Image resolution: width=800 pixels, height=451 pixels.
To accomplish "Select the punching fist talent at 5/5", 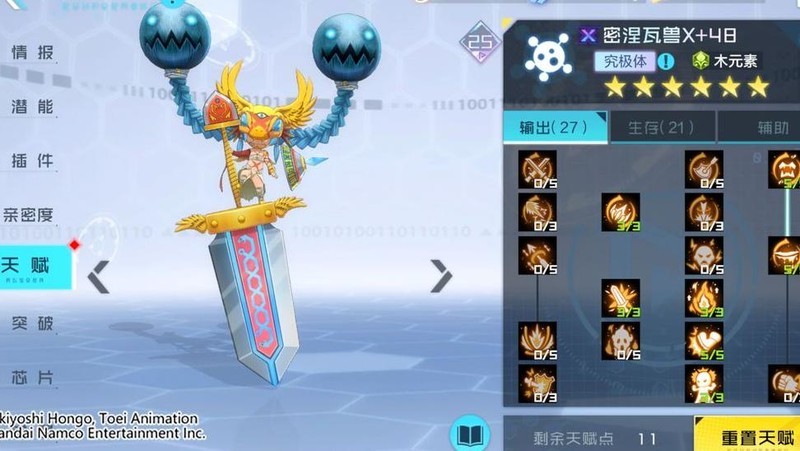I will (x=704, y=340).
